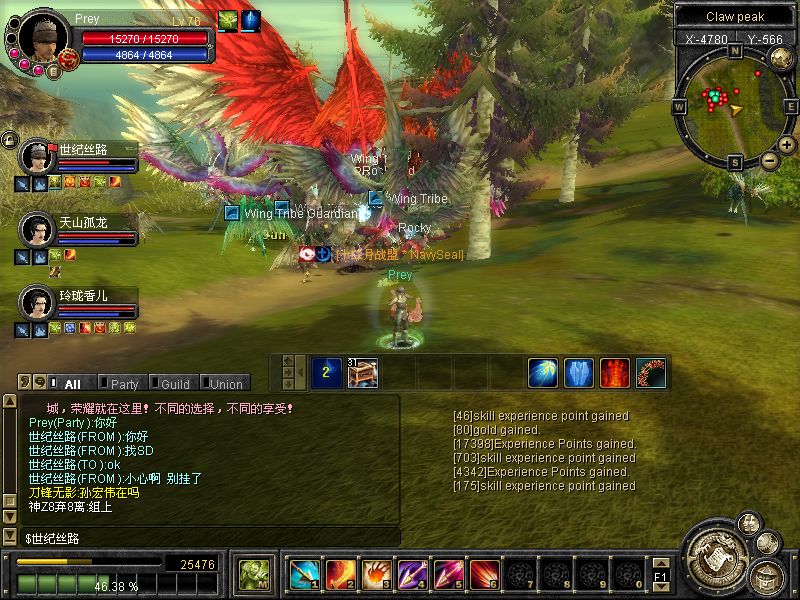Activate the red flame pillar buff icon

coord(614,372)
